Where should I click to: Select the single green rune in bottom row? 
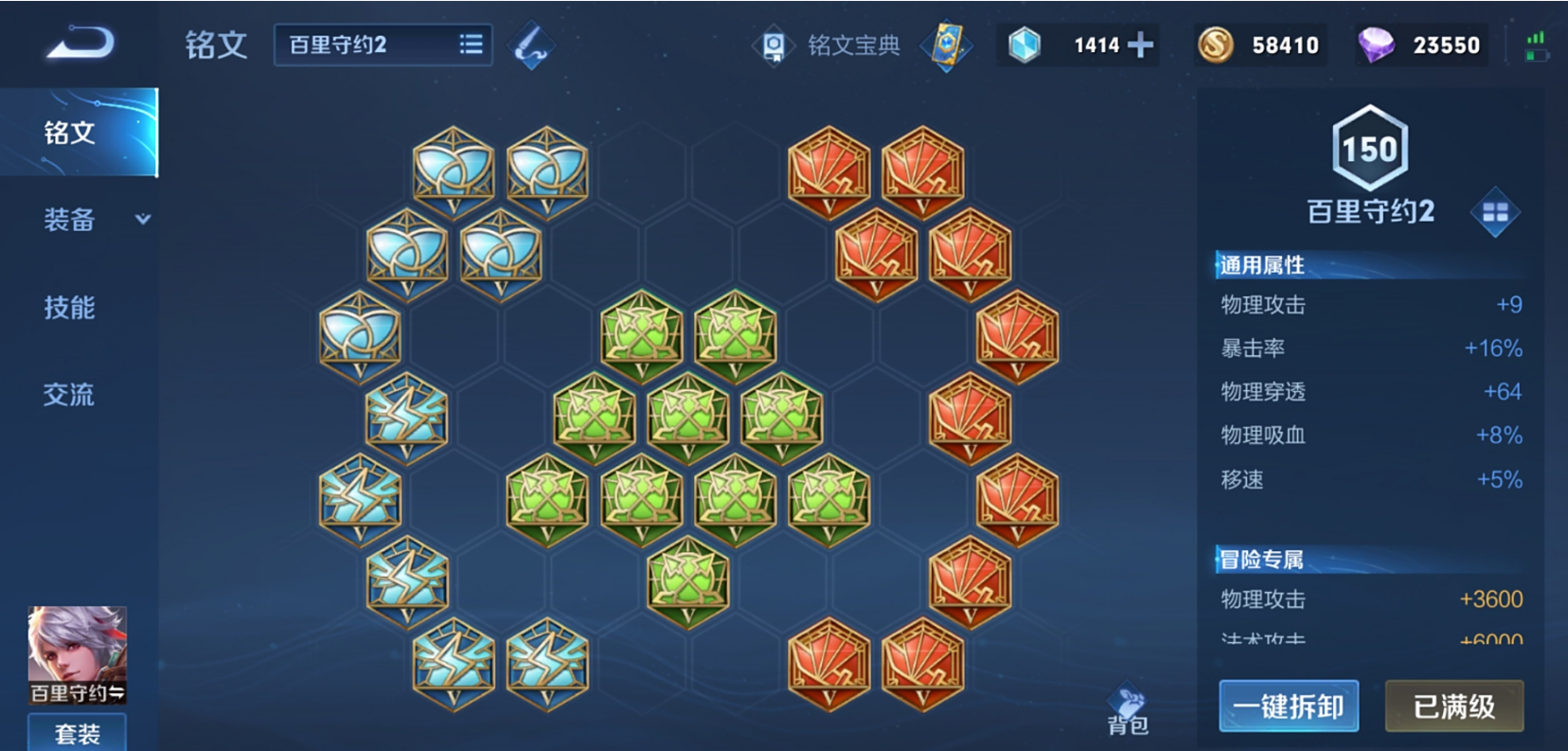pos(688,581)
